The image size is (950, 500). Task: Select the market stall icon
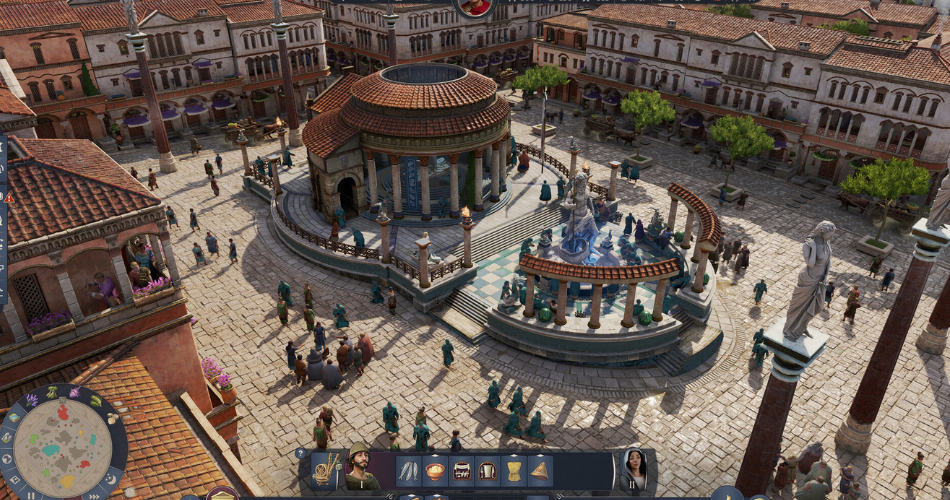(x=461, y=470)
